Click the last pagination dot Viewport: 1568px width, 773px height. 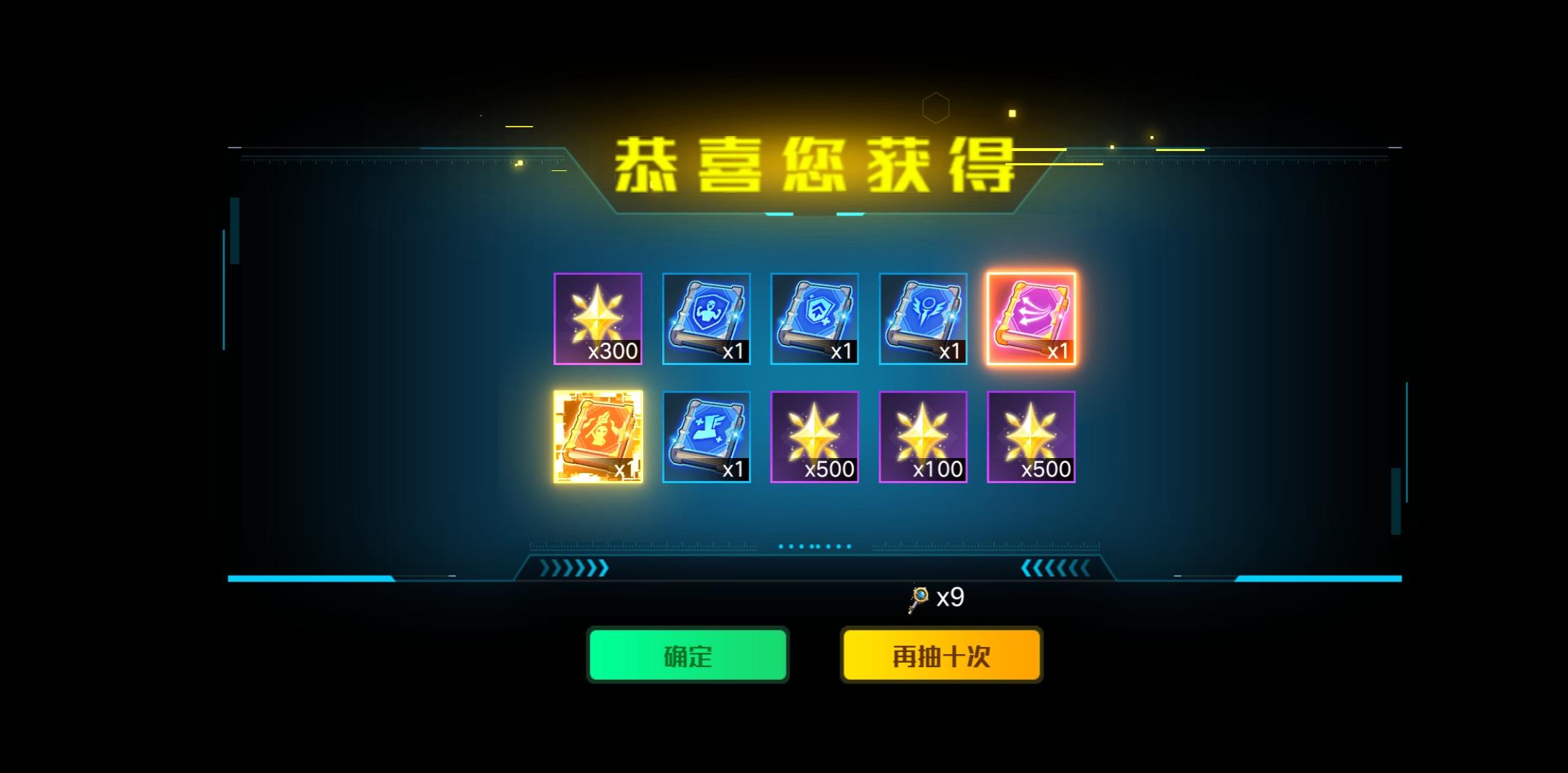tap(848, 545)
